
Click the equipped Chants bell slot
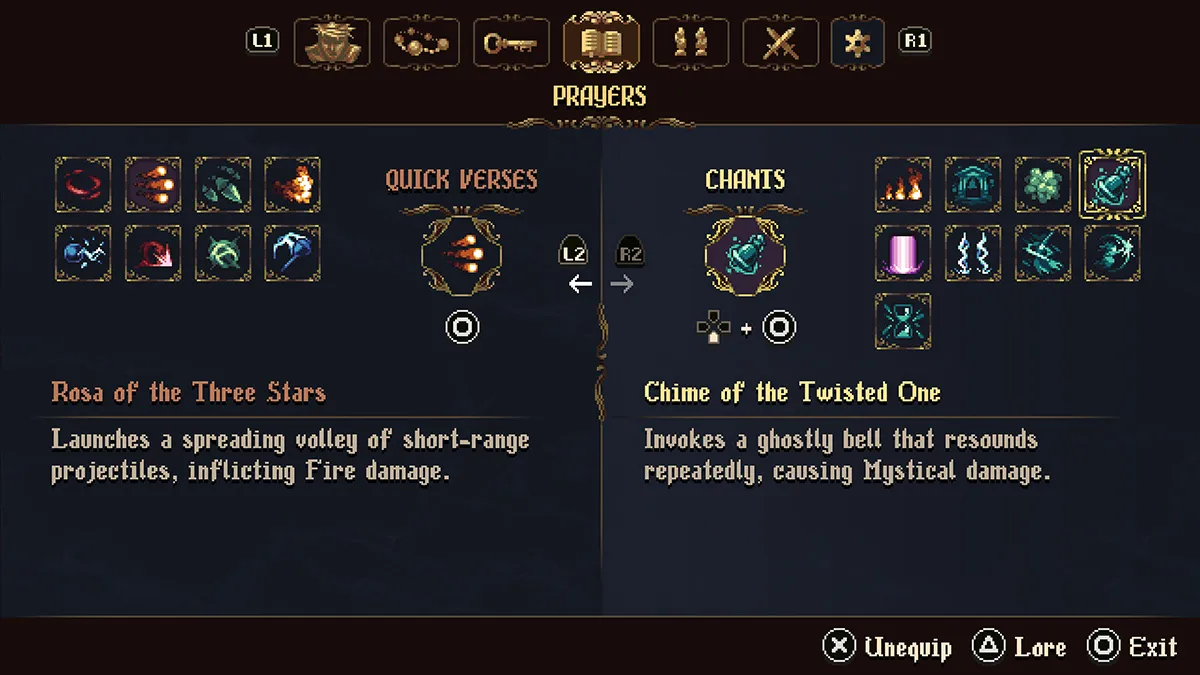[745, 253]
